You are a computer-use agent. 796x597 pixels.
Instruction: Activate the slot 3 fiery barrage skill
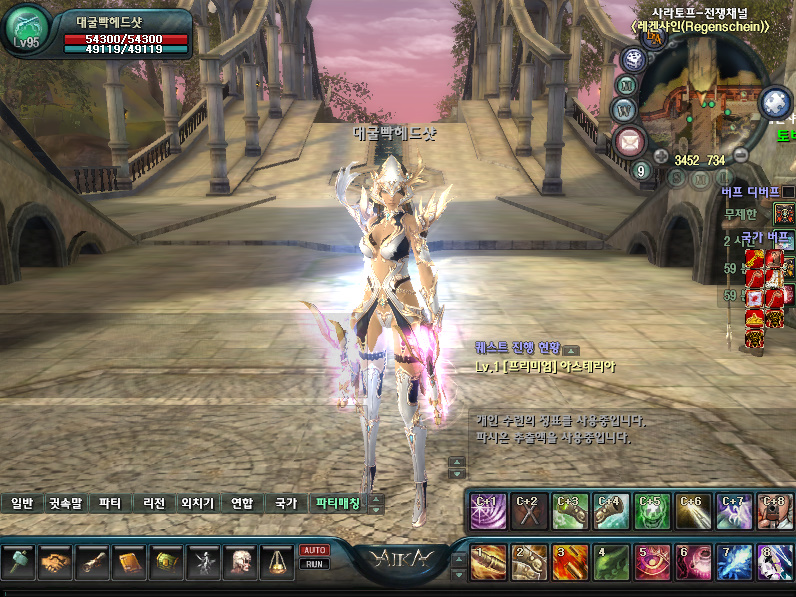pyautogui.click(x=569, y=563)
